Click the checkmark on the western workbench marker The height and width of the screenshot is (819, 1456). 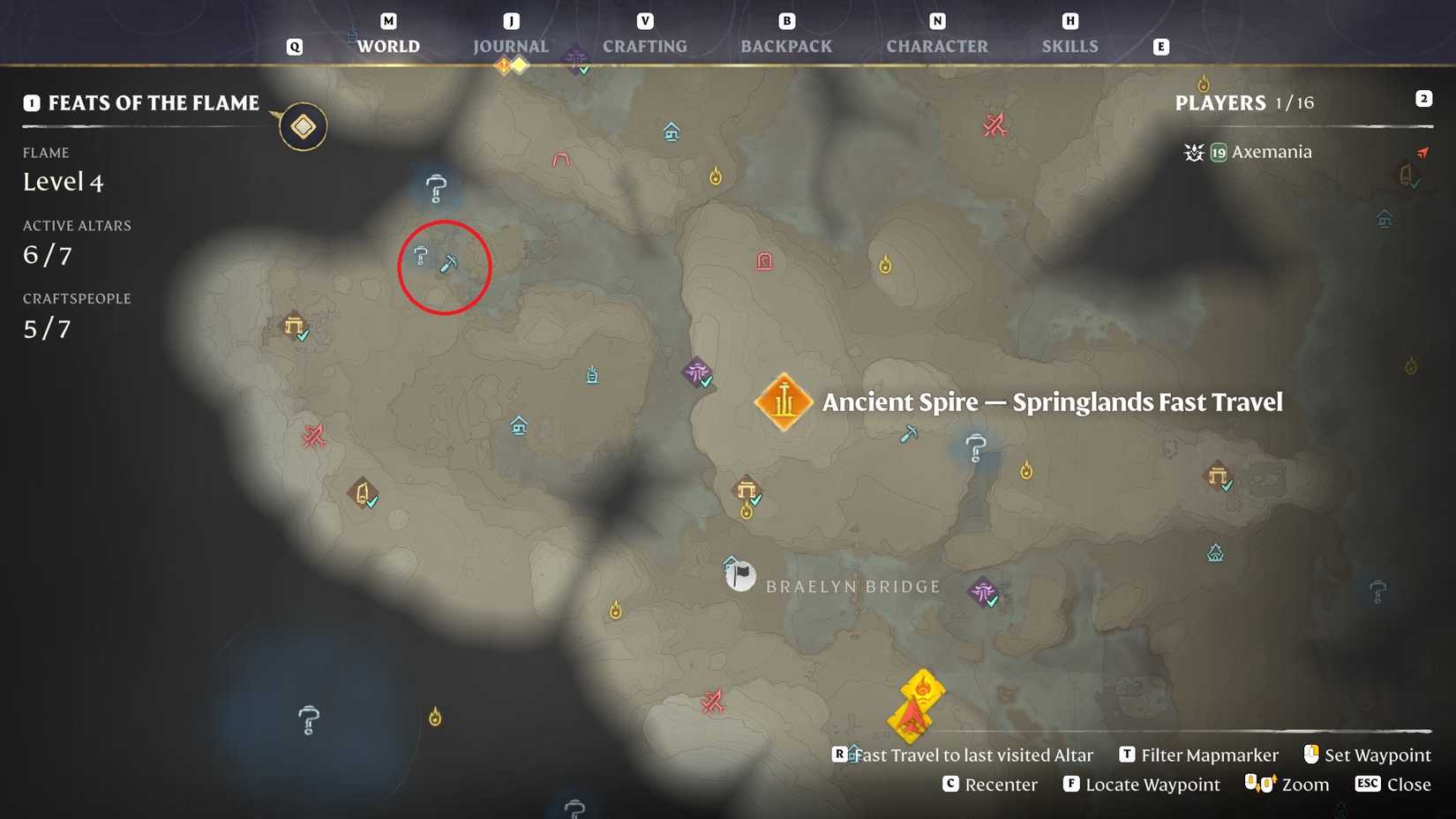301,336
